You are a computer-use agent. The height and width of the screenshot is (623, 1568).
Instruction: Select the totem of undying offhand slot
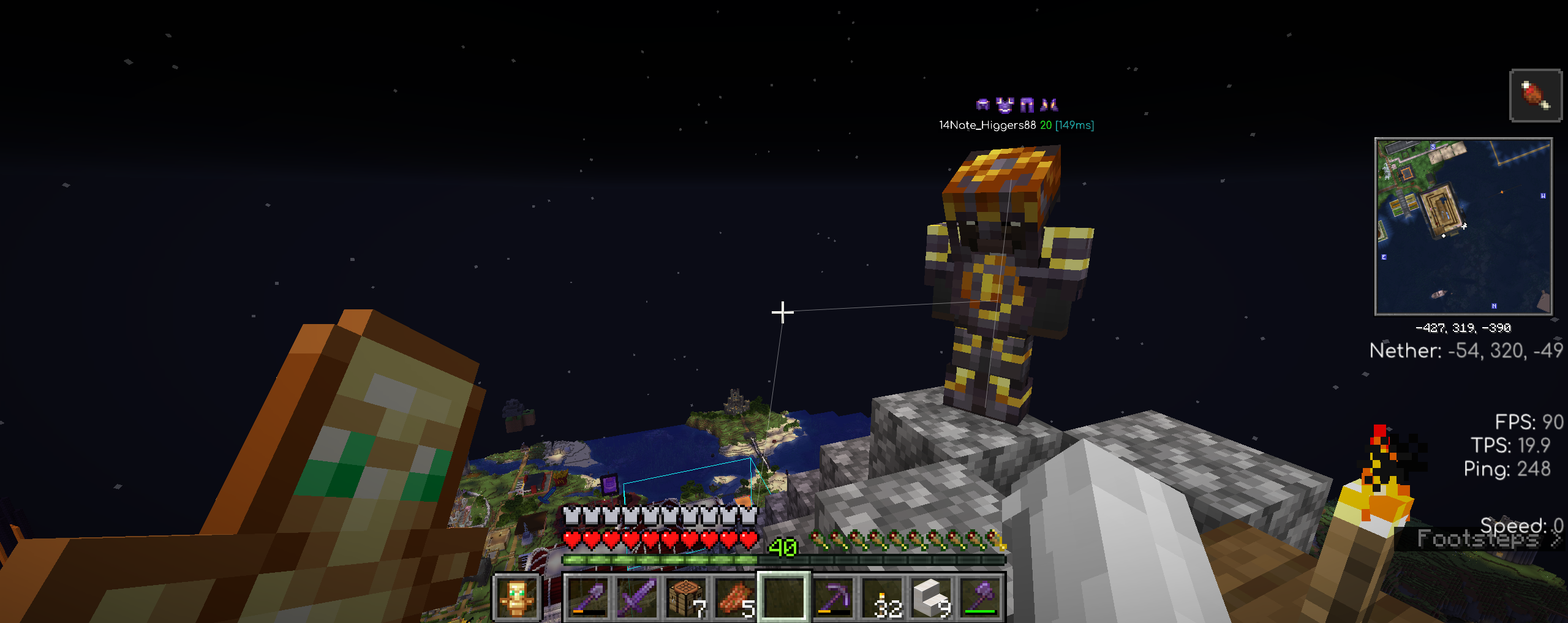(516, 597)
